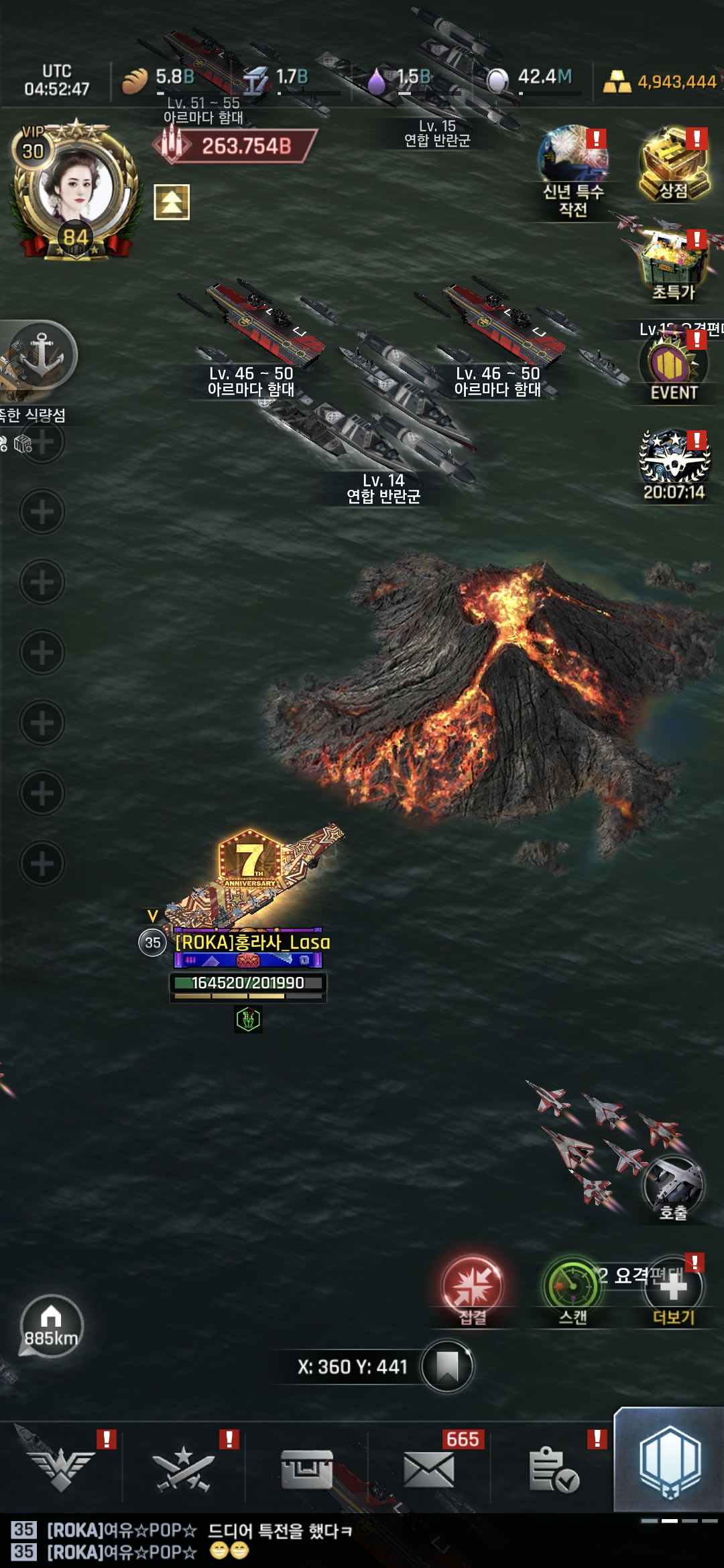Activate the 호출 aircraft call
Image resolution: width=724 pixels, height=1568 pixels.
pos(673,1189)
